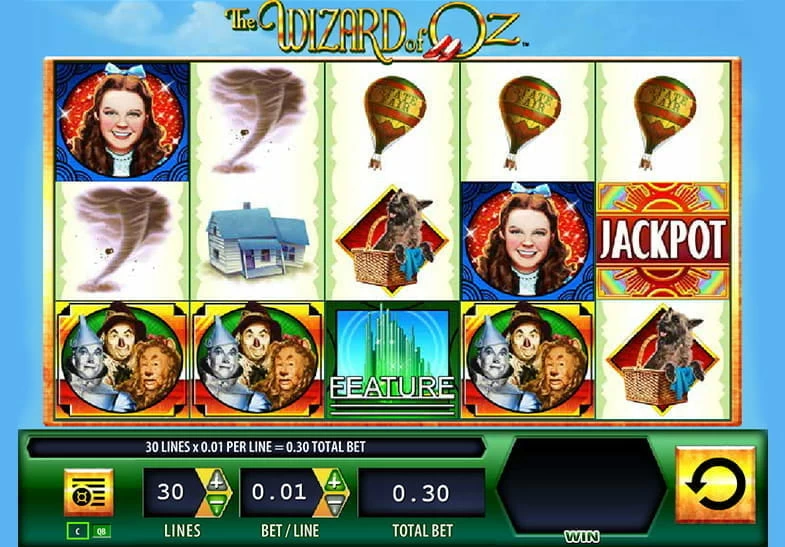Increase the number of lines
This screenshot has width=785, height=547.
[217, 483]
